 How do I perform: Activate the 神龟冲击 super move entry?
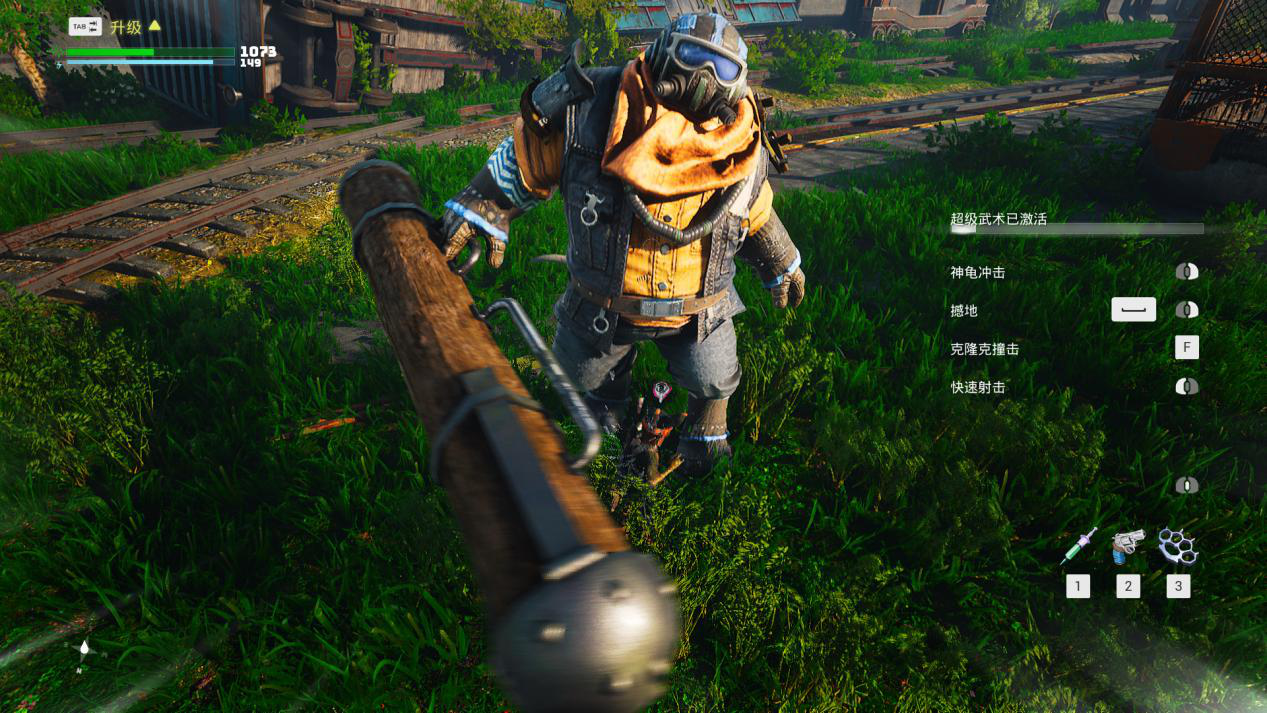(977, 272)
